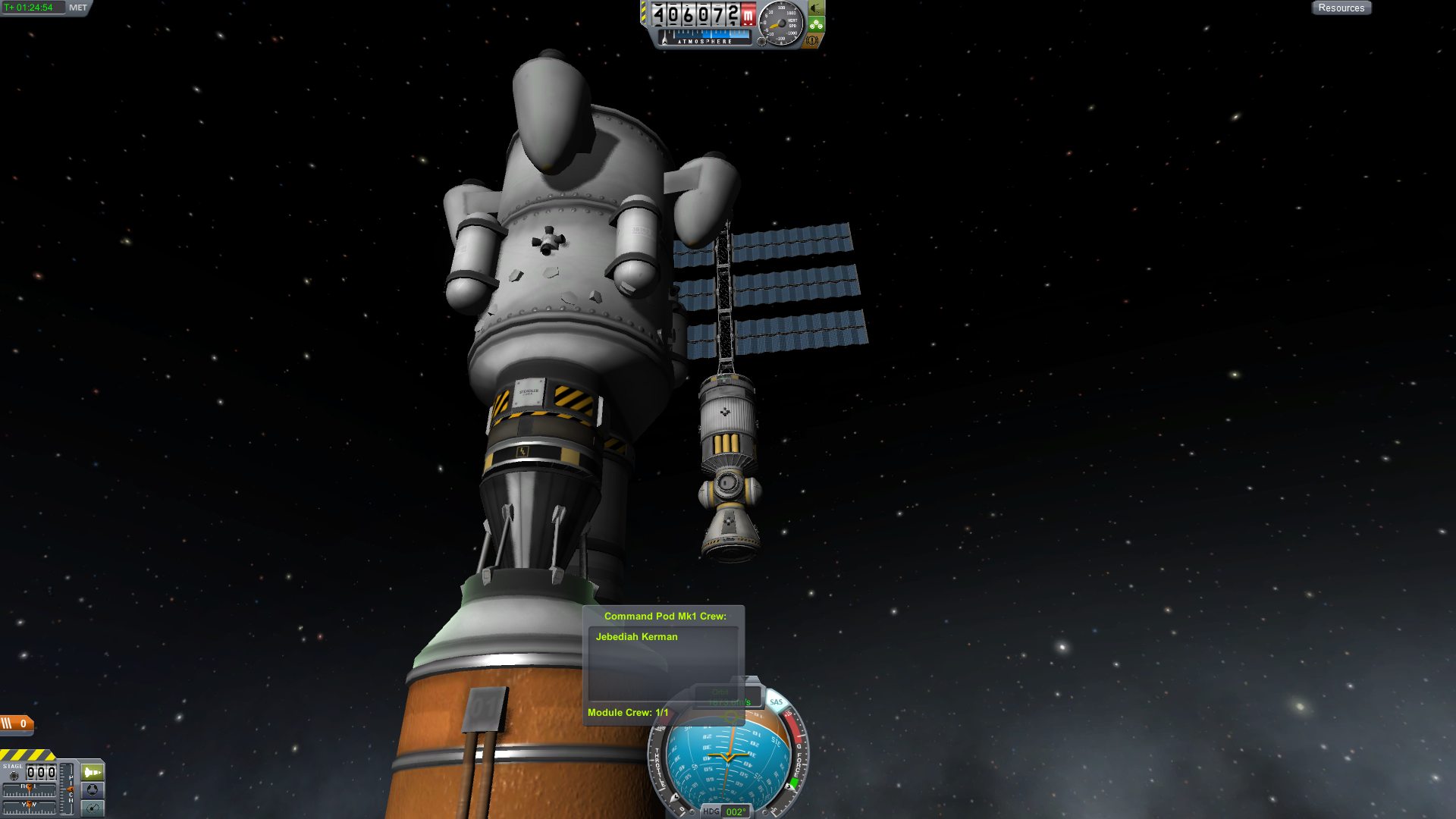
Task: Toggle the landing gear action button
Action: pos(816,8)
